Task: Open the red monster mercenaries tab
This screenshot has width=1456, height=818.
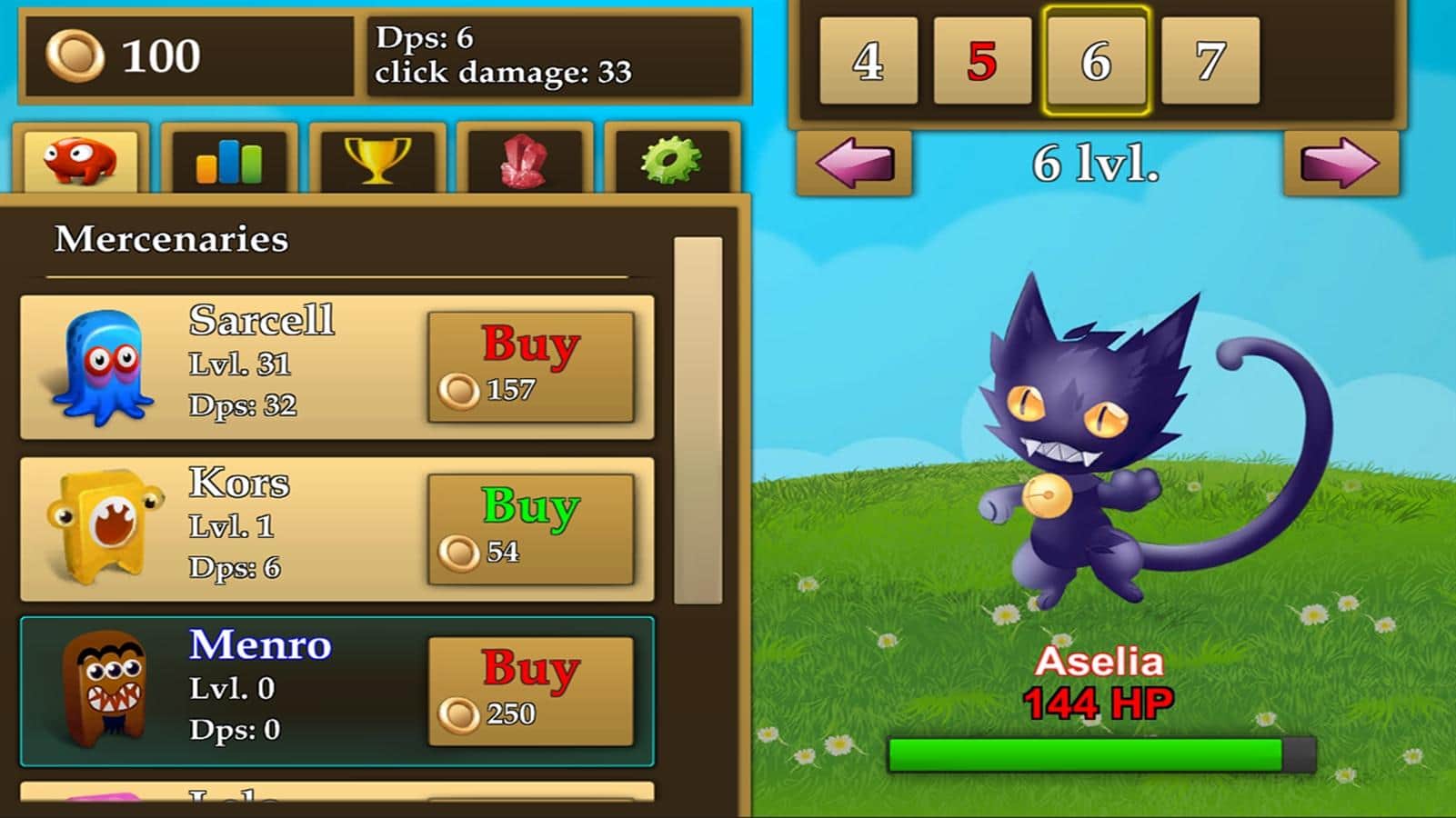Action: pos(81,161)
